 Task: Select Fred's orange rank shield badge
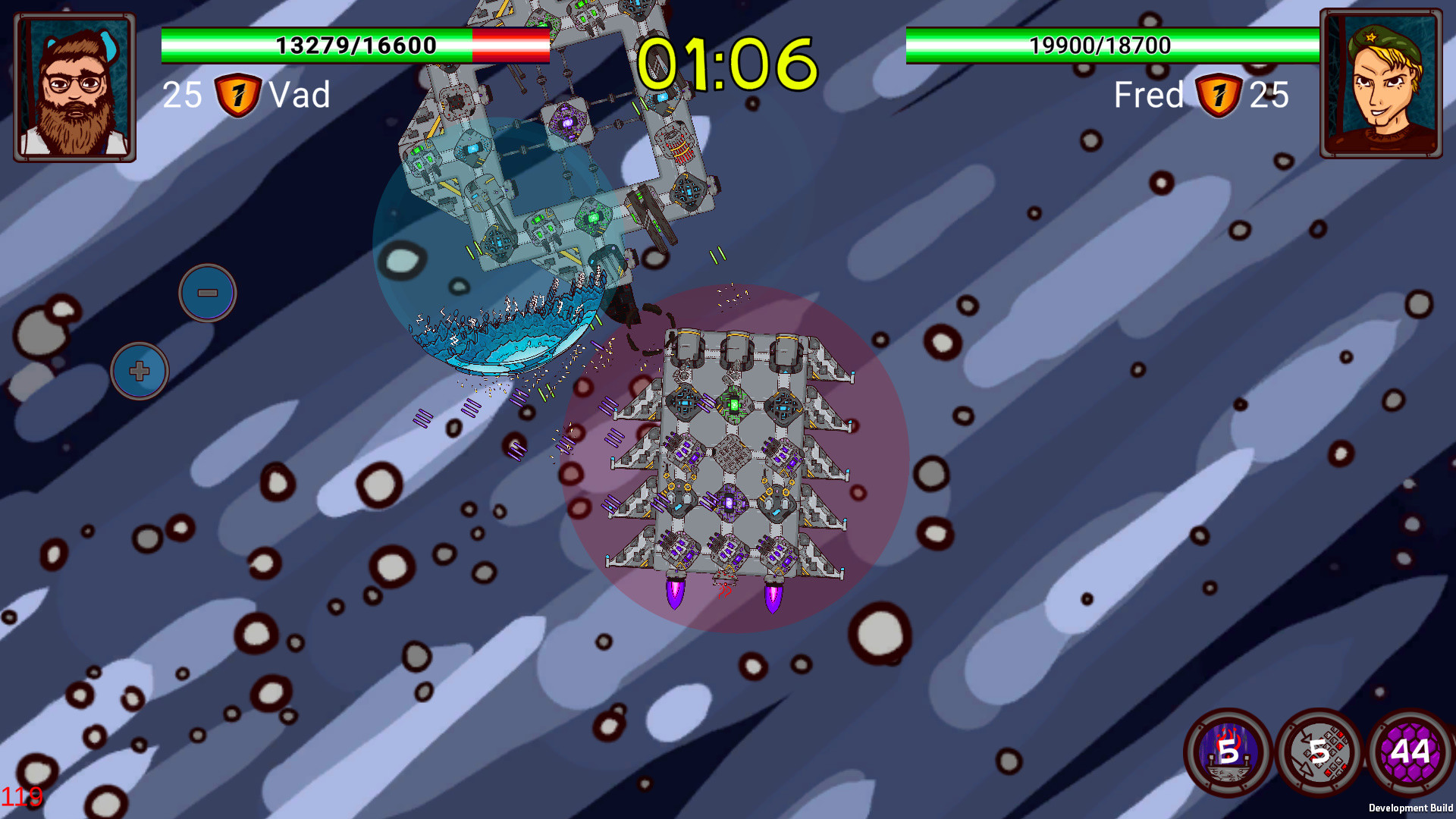click(x=1219, y=94)
